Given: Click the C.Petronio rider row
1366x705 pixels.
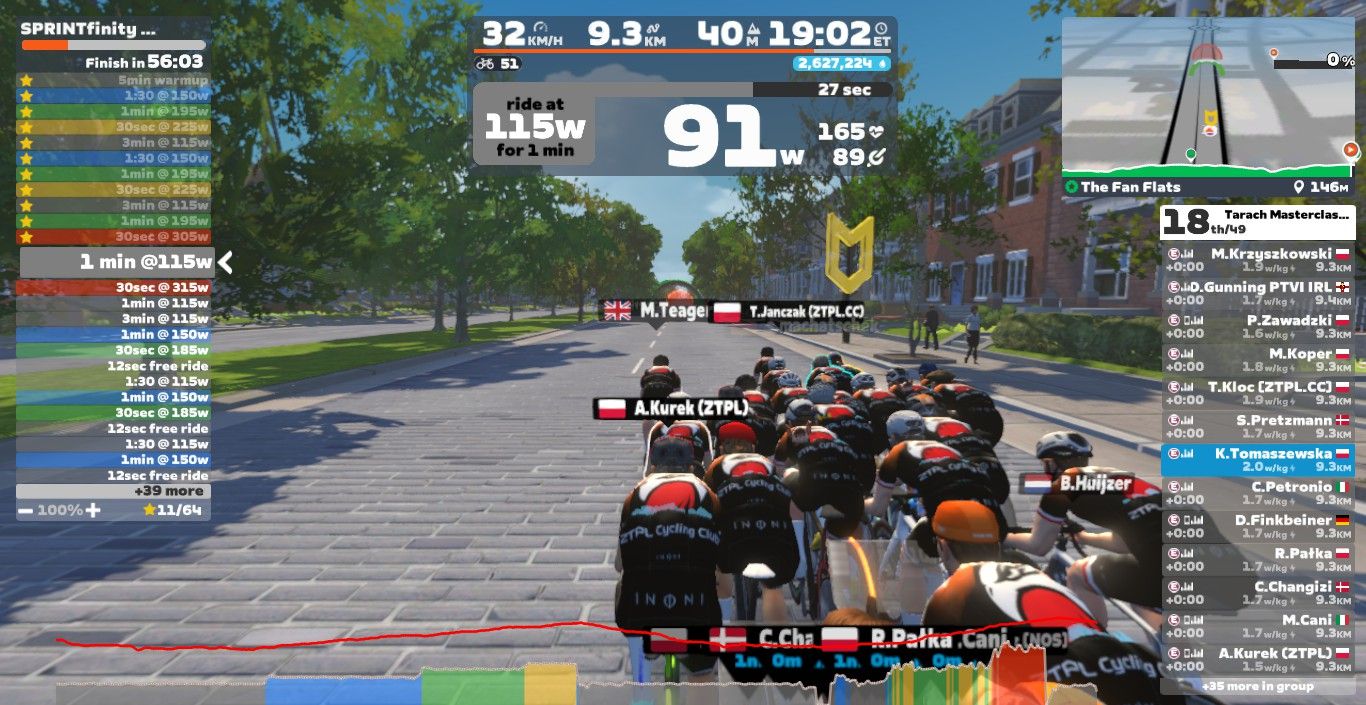Looking at the screenshot, I should click(x=1258, y=493).
